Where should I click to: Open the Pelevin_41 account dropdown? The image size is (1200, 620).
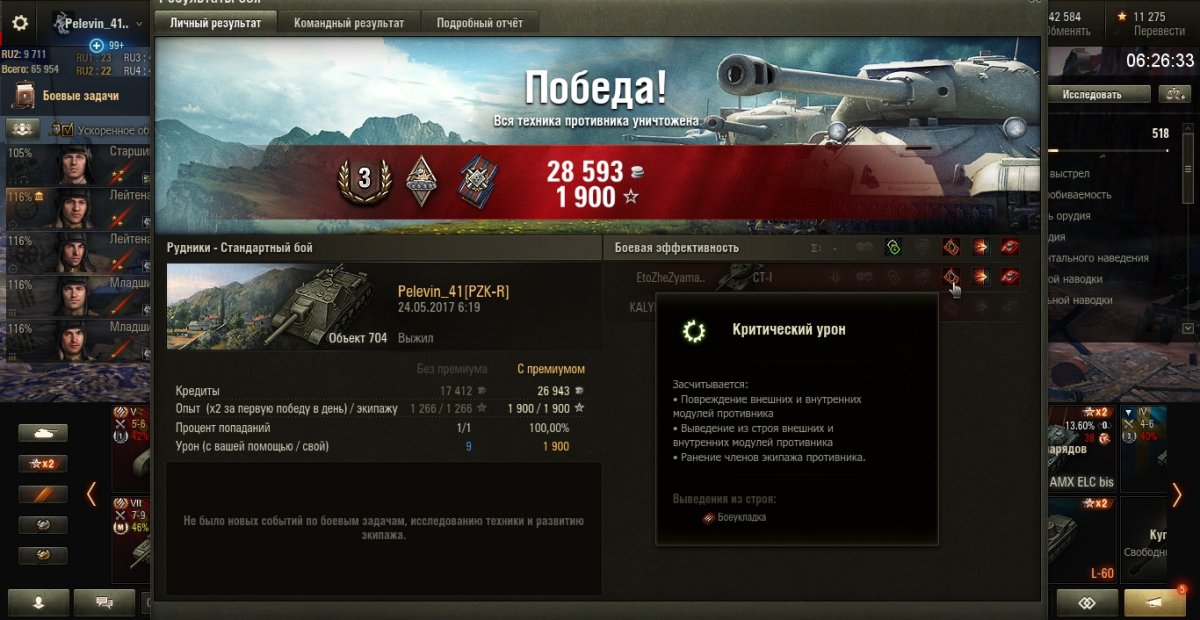pyautogui.click(x=98, y=23)
